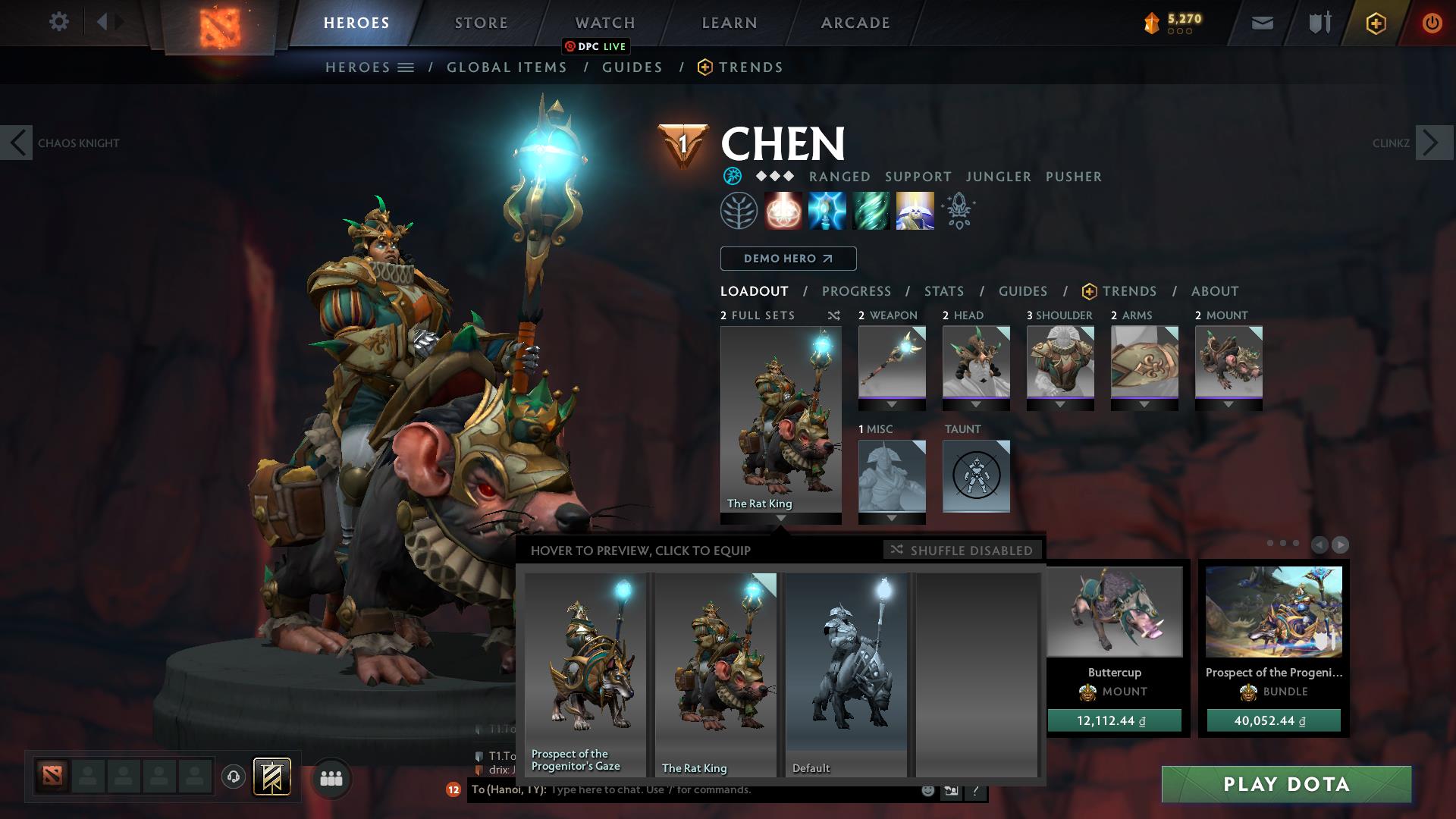Click the friends list icon near chat
The image size is (1456, 819).
(x=330, y=777)
